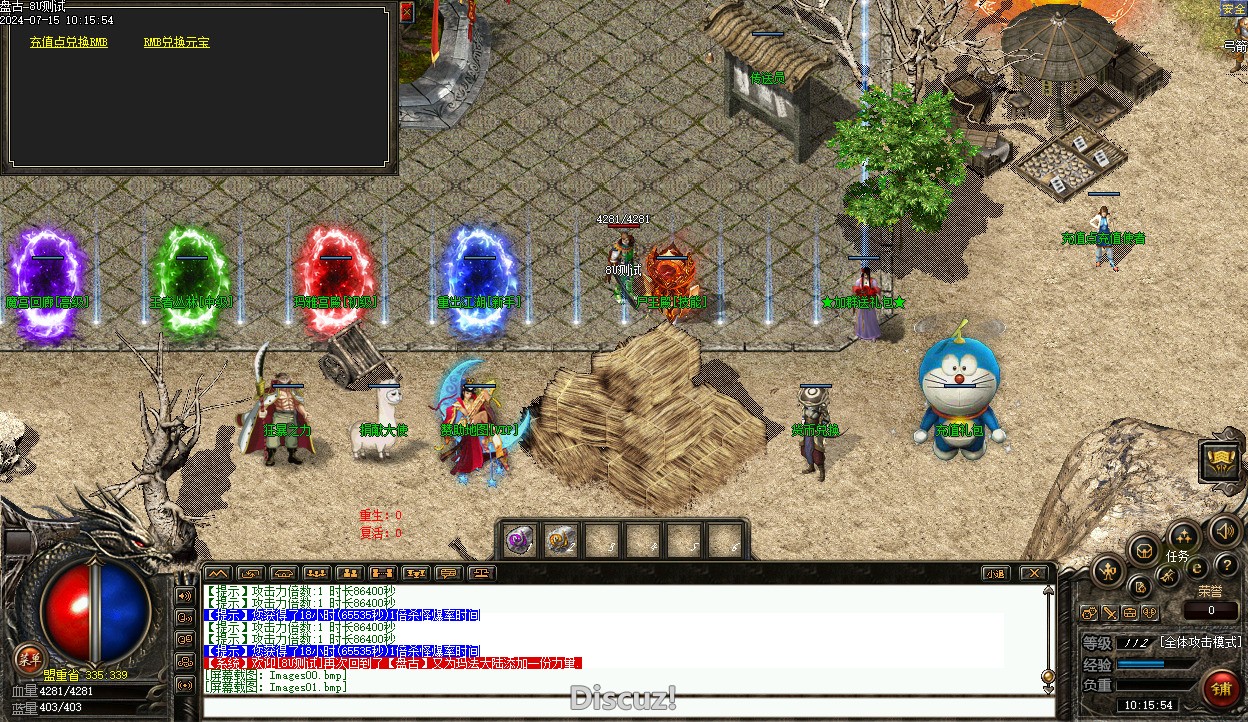Use the orange swirl stone in hotbar
Image resolution: width=1248 pixels, height=722 pixels.
pyautogui.click(x=561, y=540)
